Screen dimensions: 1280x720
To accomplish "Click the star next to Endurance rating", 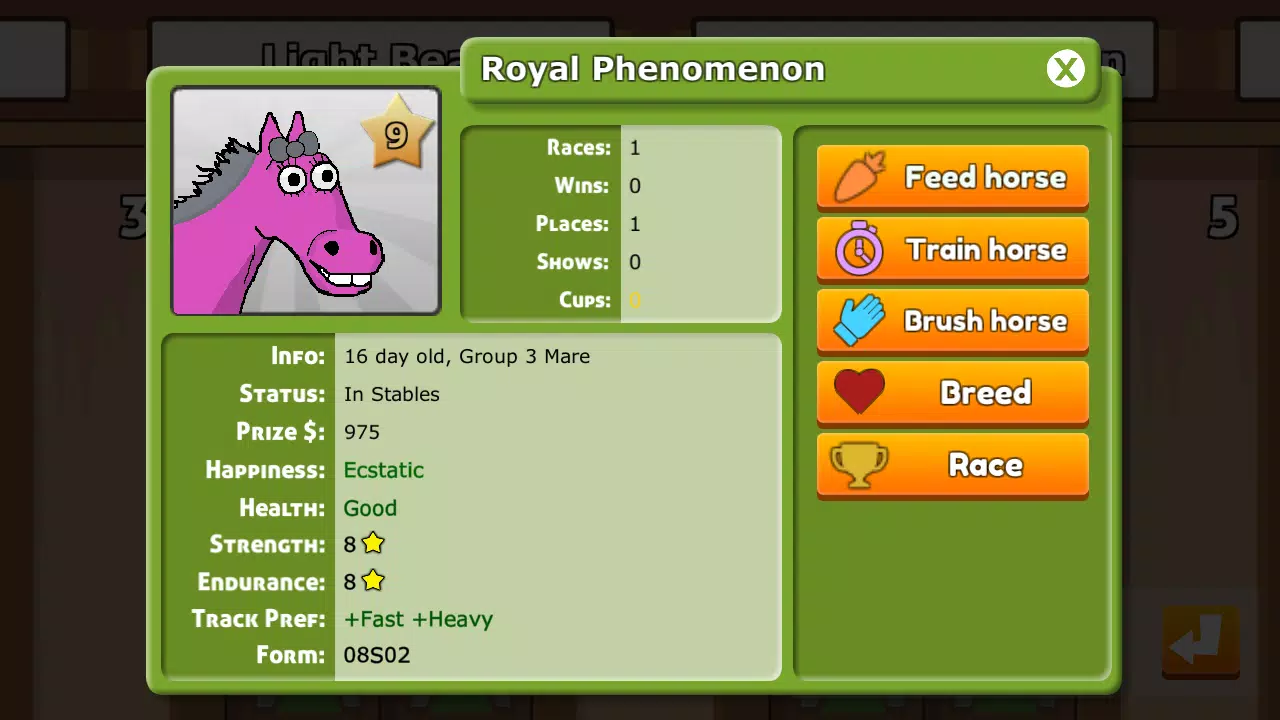I will tap(374, 581).
